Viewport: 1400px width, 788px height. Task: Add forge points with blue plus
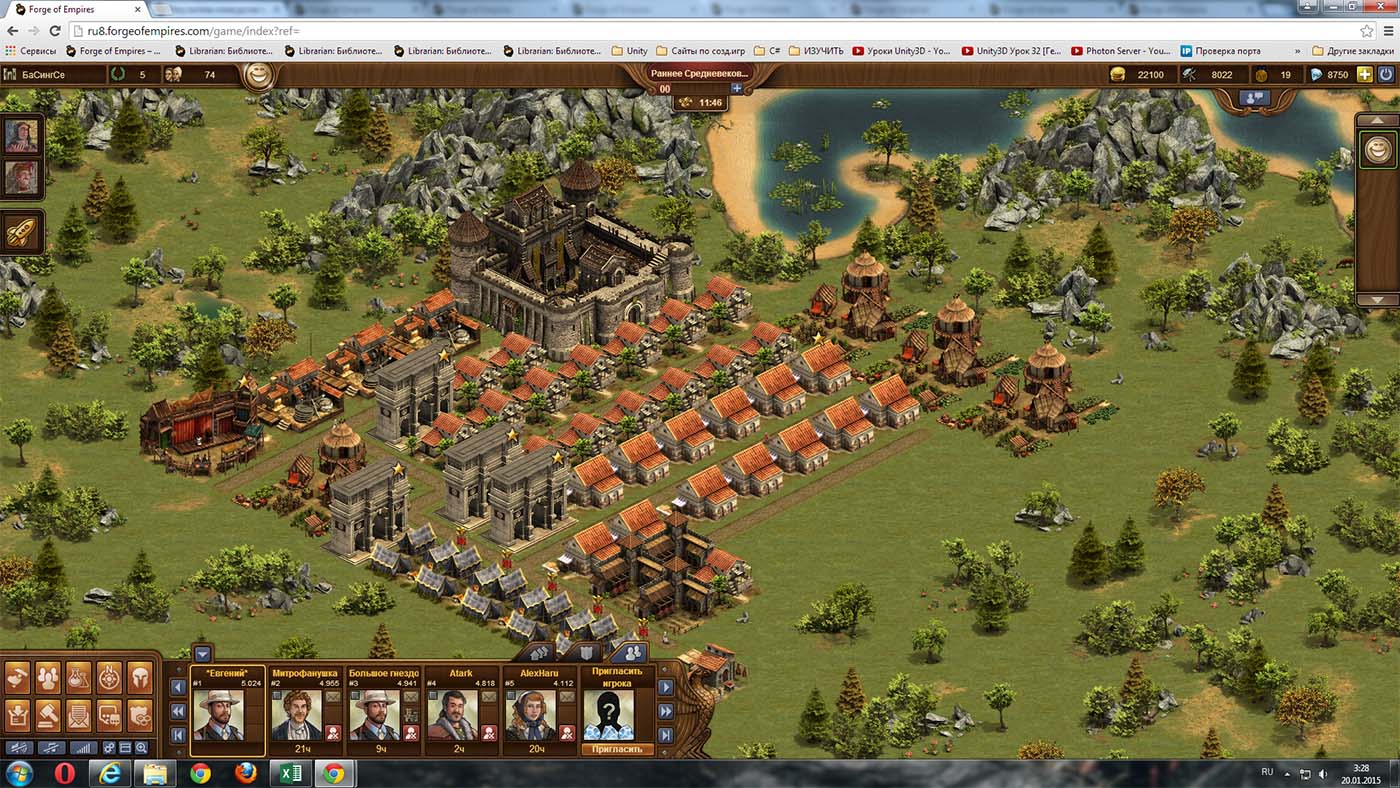coord(737,89)
